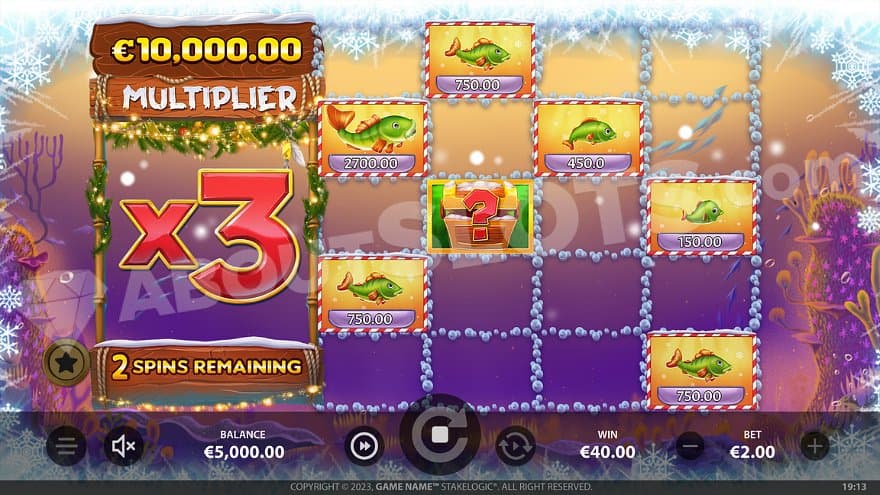This screenshot has width=880, height=495.
Task: Open the autoplay circular arrows button
Action: [x=515, y=445]
